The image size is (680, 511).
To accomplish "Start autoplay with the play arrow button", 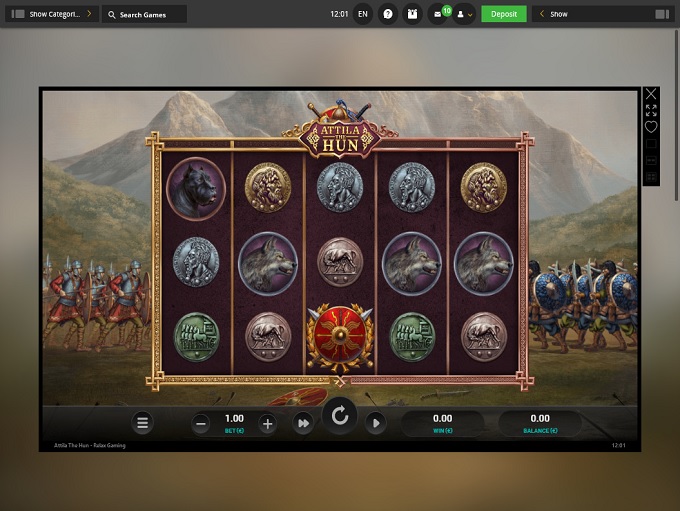I will pyautogui.click(x=375, y=423).
